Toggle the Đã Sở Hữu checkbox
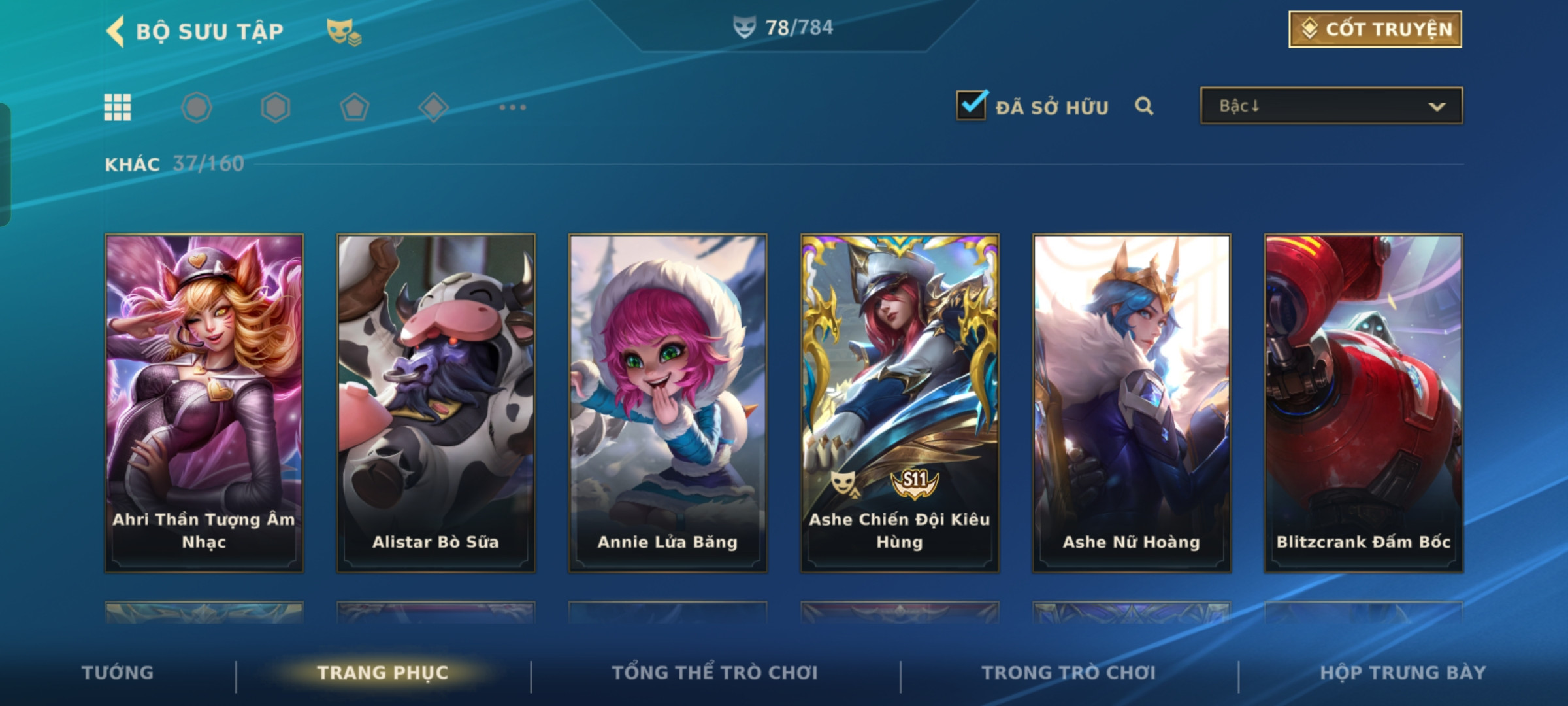The image size is (1568, 706). pos(971,105)
